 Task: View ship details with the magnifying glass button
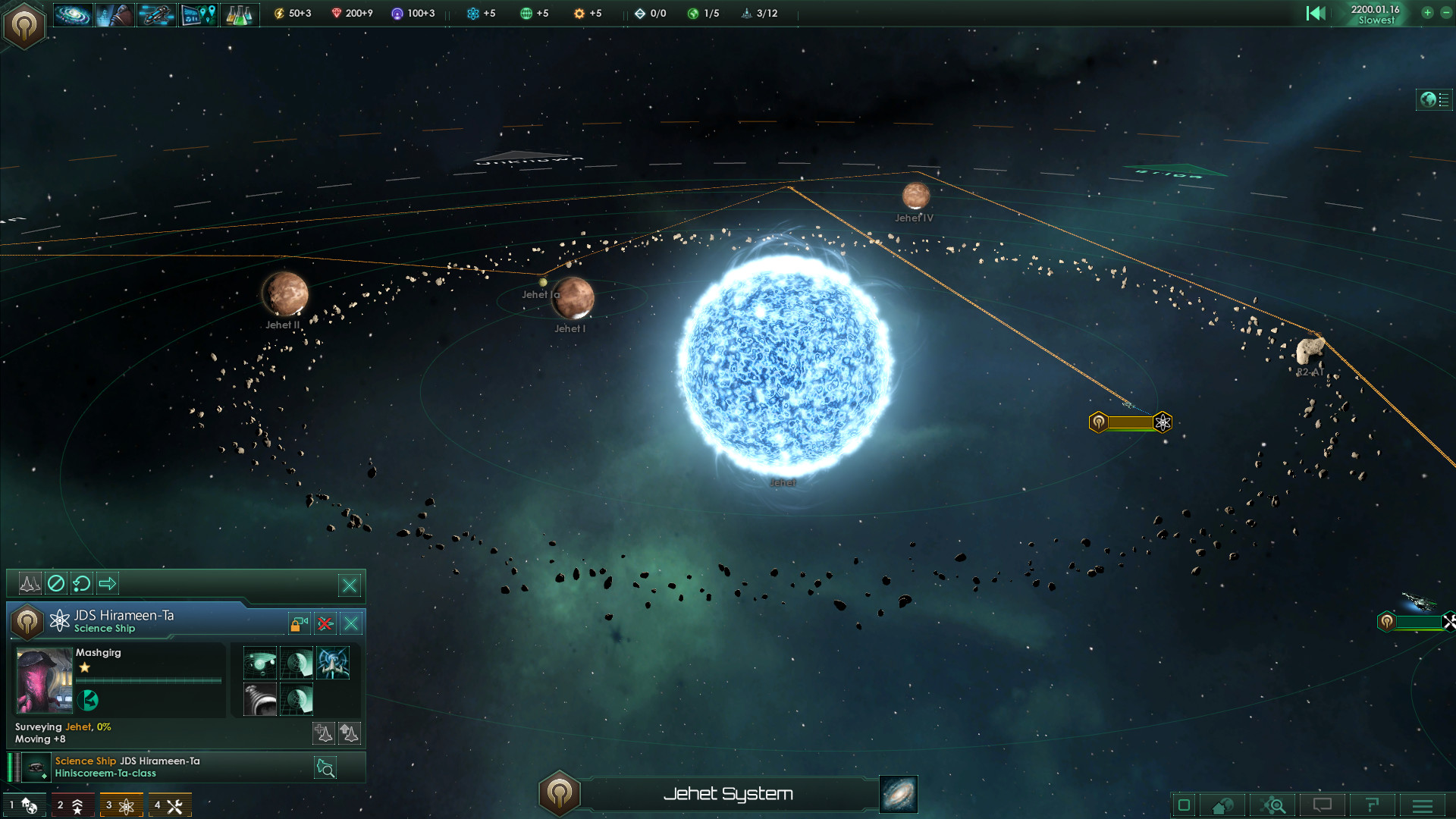point(325,767)
